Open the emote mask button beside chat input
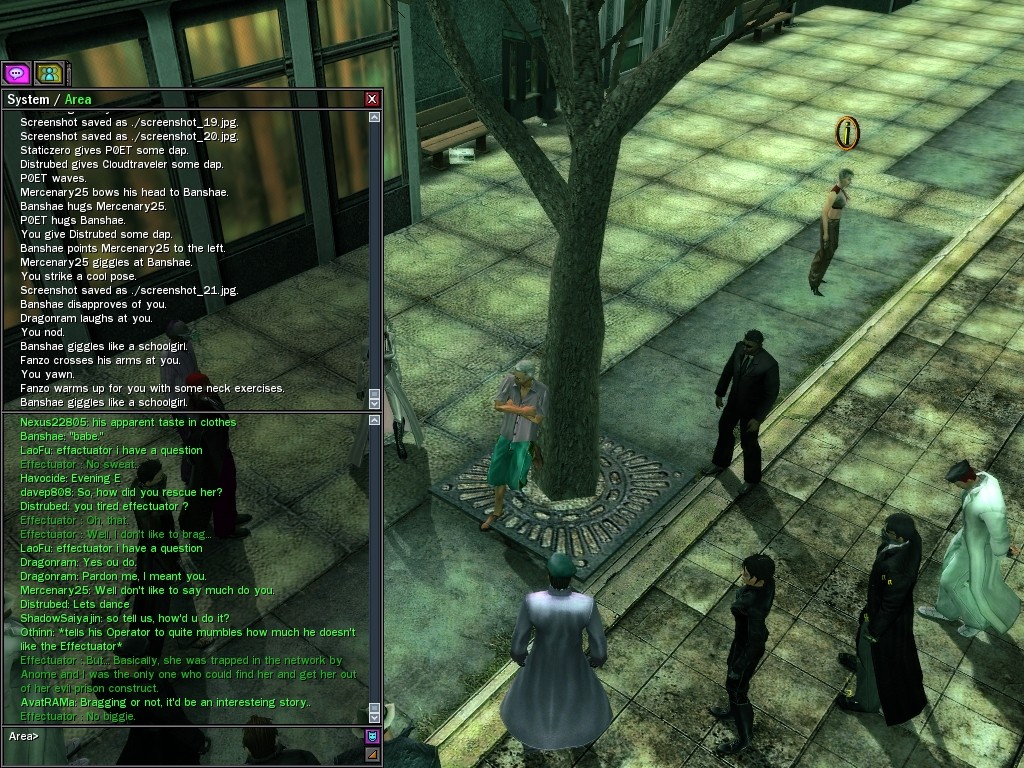The width and height of the screenshot is (1024, 768). coord(372,737)
